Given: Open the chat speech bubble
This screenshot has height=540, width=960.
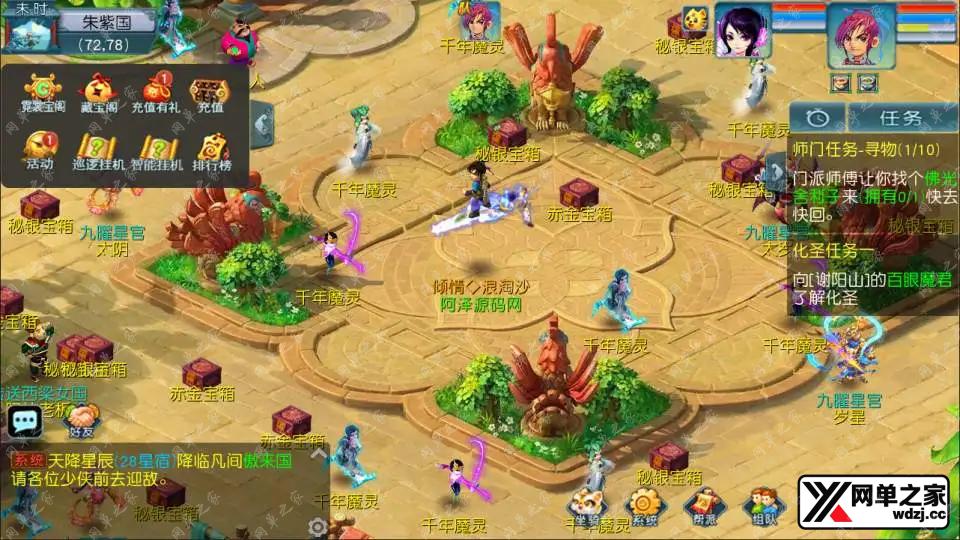Looking at the screenshot, I should (x=24, y=421).
